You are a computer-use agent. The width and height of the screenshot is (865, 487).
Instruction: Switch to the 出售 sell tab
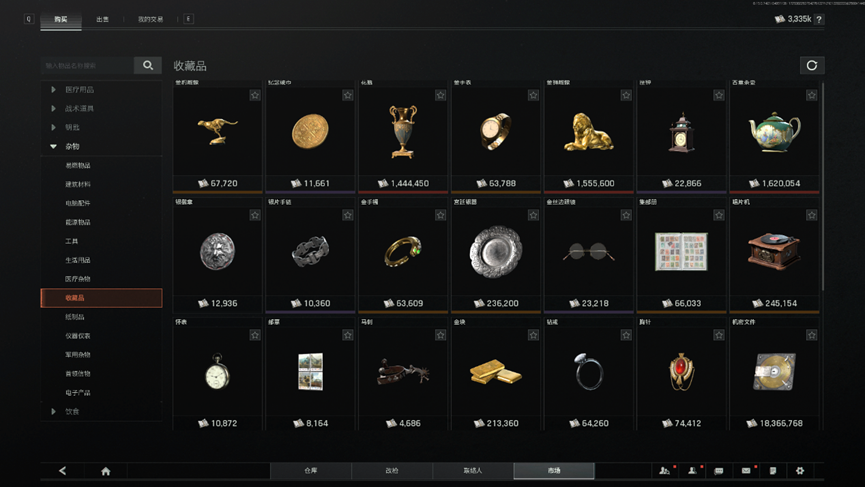click(x=103, y=19)
